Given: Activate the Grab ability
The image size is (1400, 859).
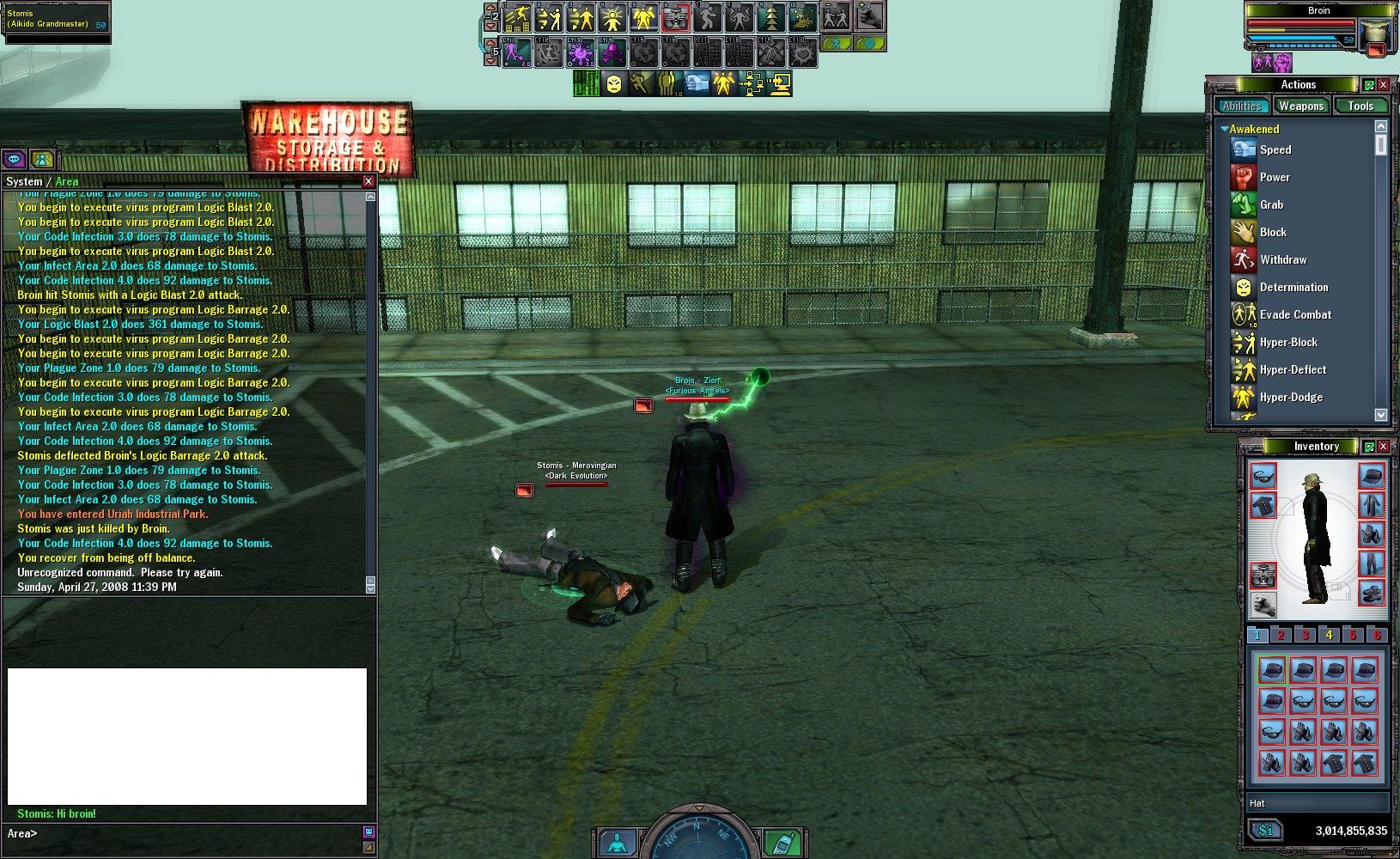Looking at the screenshot, I should pos(1271,204).
